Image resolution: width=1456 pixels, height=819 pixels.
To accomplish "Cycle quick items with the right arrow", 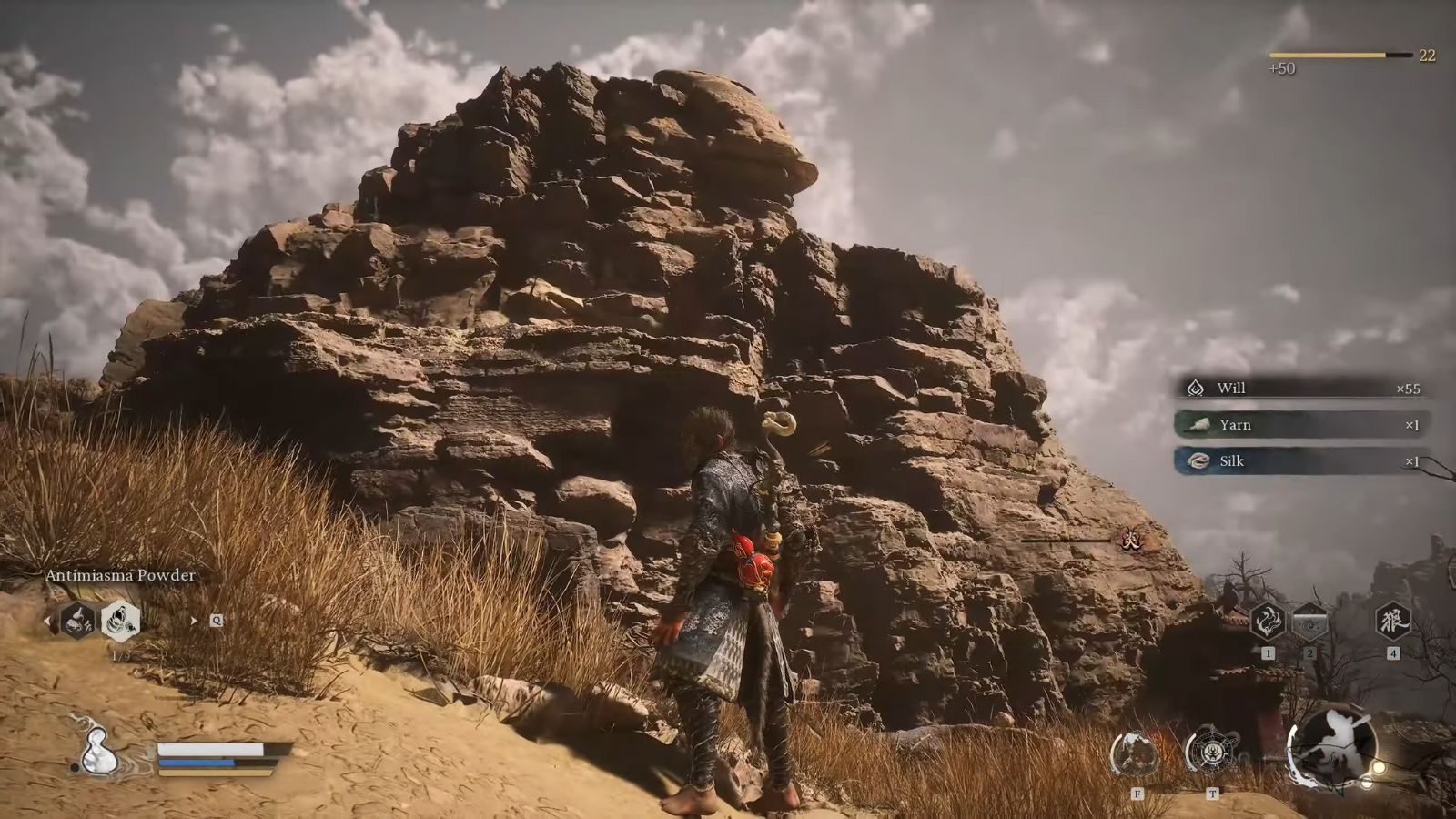I will click(x=193, y=621).
